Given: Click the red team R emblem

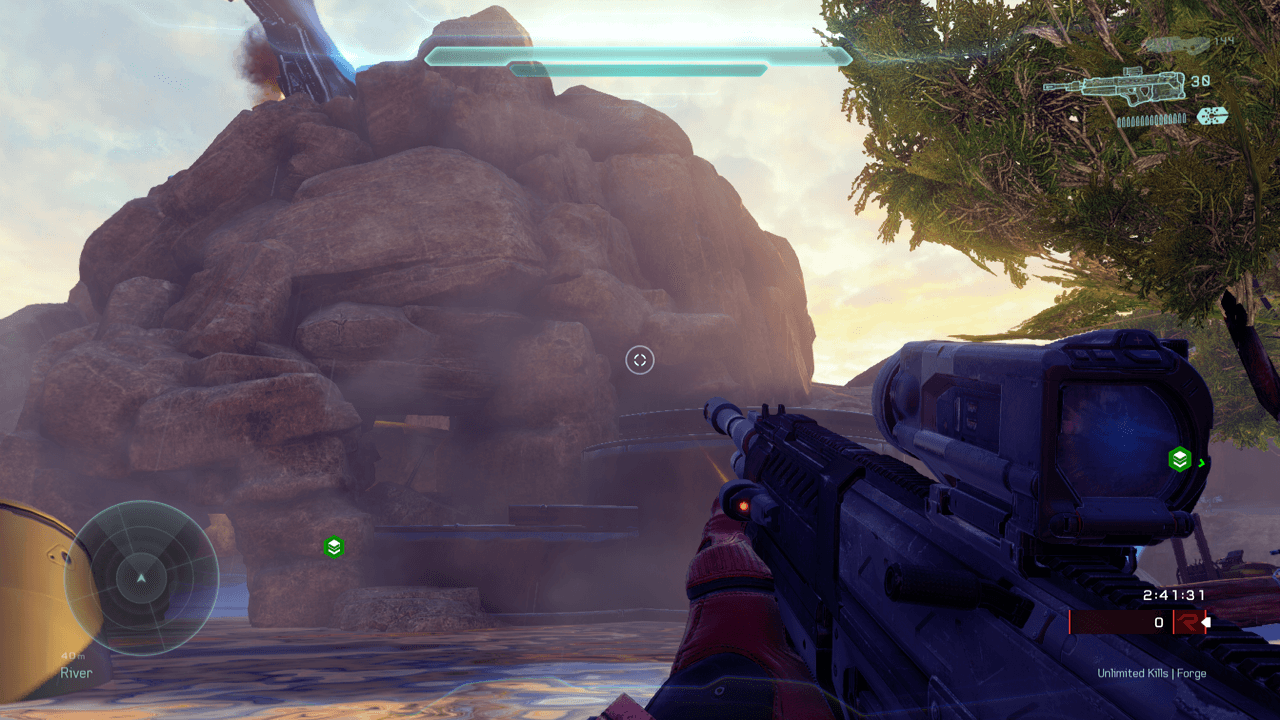Looking at the screenshot, I should click(x=1190, y=621).
